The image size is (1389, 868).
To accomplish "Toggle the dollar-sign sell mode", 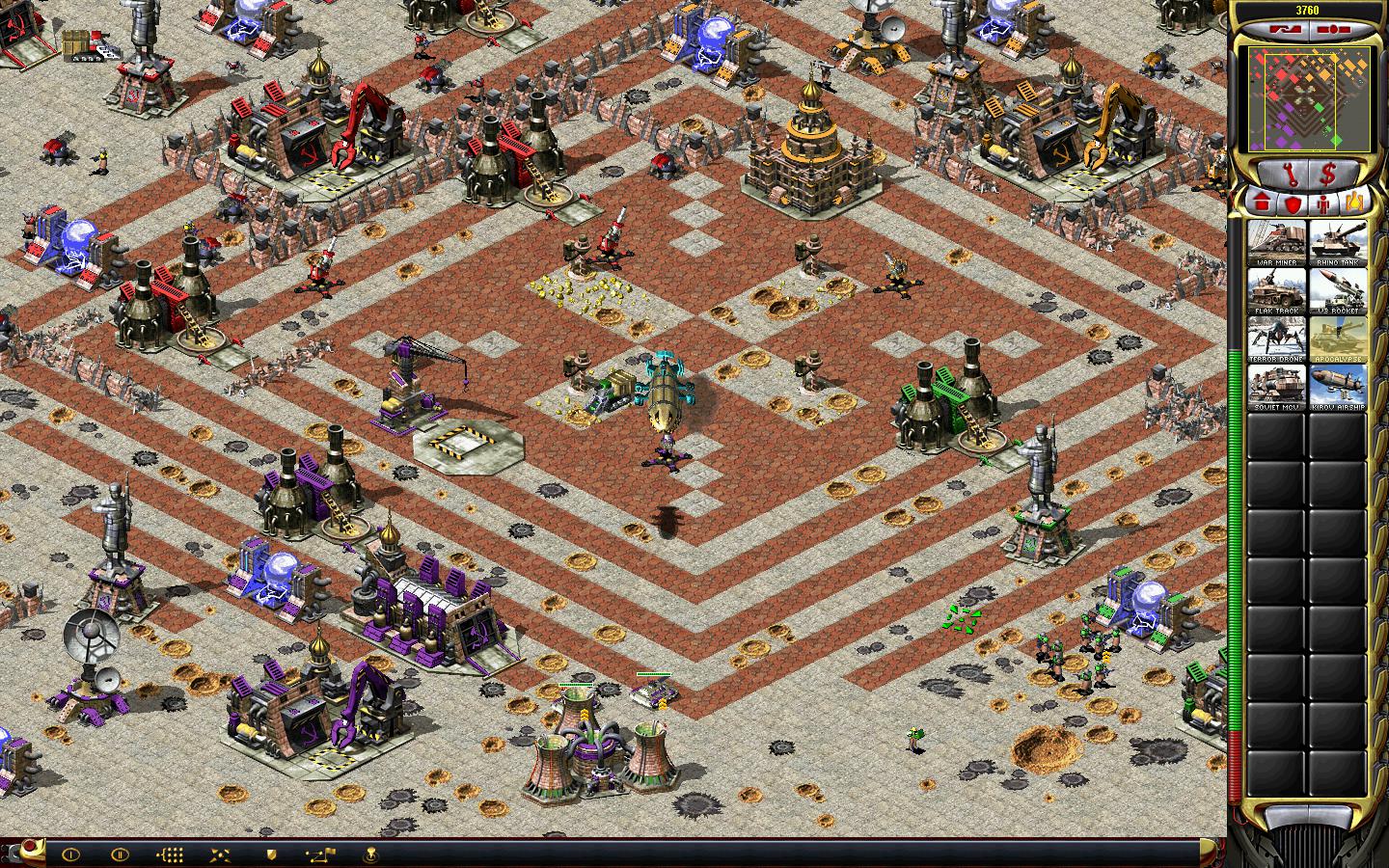I will pyautogui.click(x=1327, y=174).
